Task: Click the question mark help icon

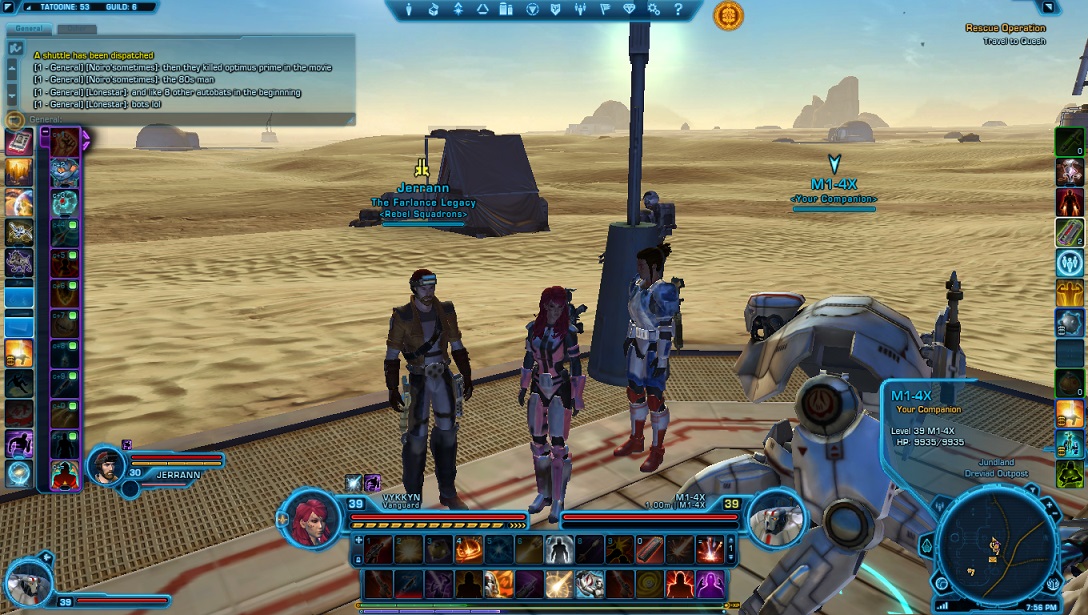Action: (678, 9)
